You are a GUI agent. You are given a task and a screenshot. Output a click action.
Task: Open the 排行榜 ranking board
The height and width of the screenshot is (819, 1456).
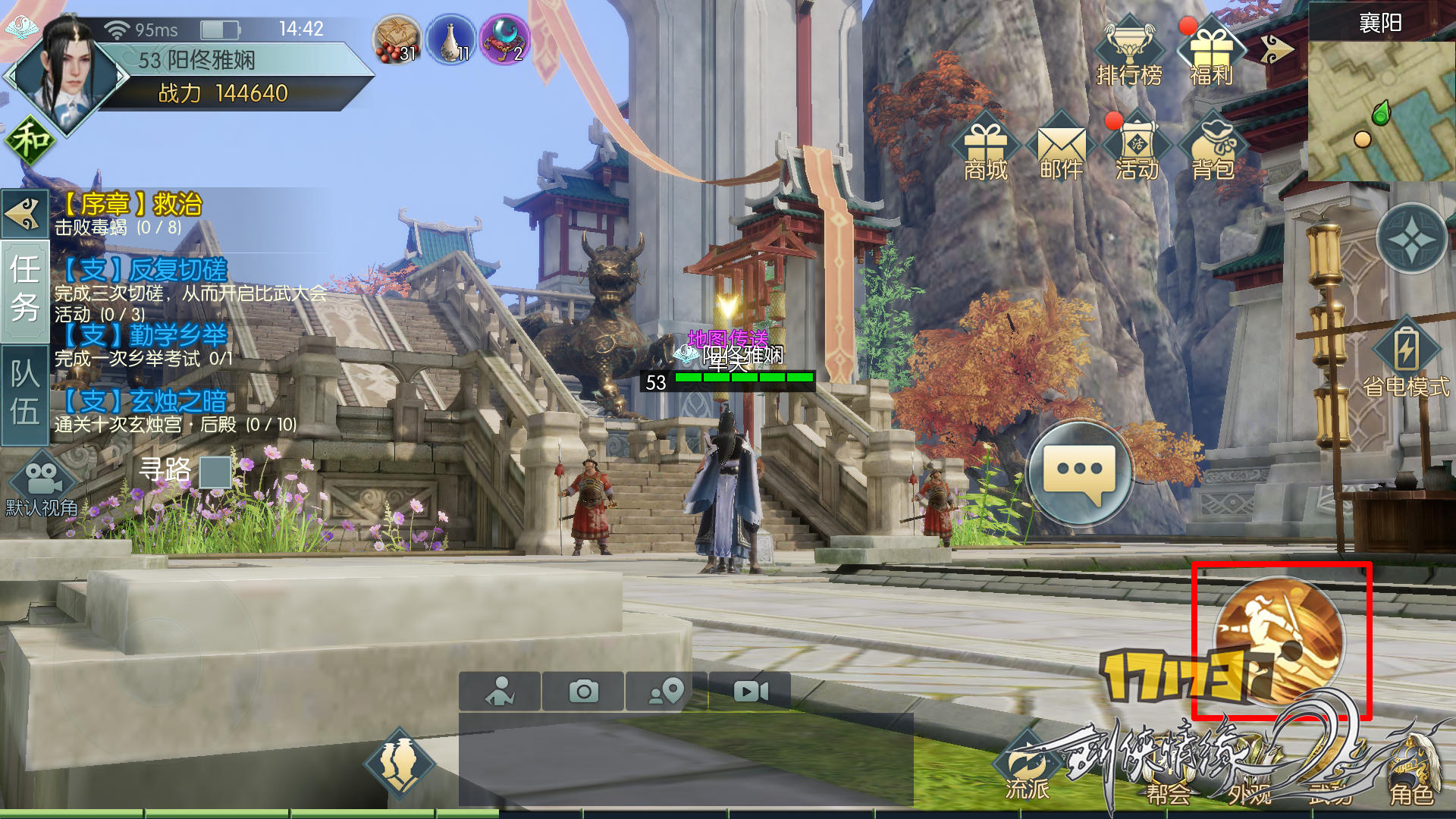point(1129,52)
